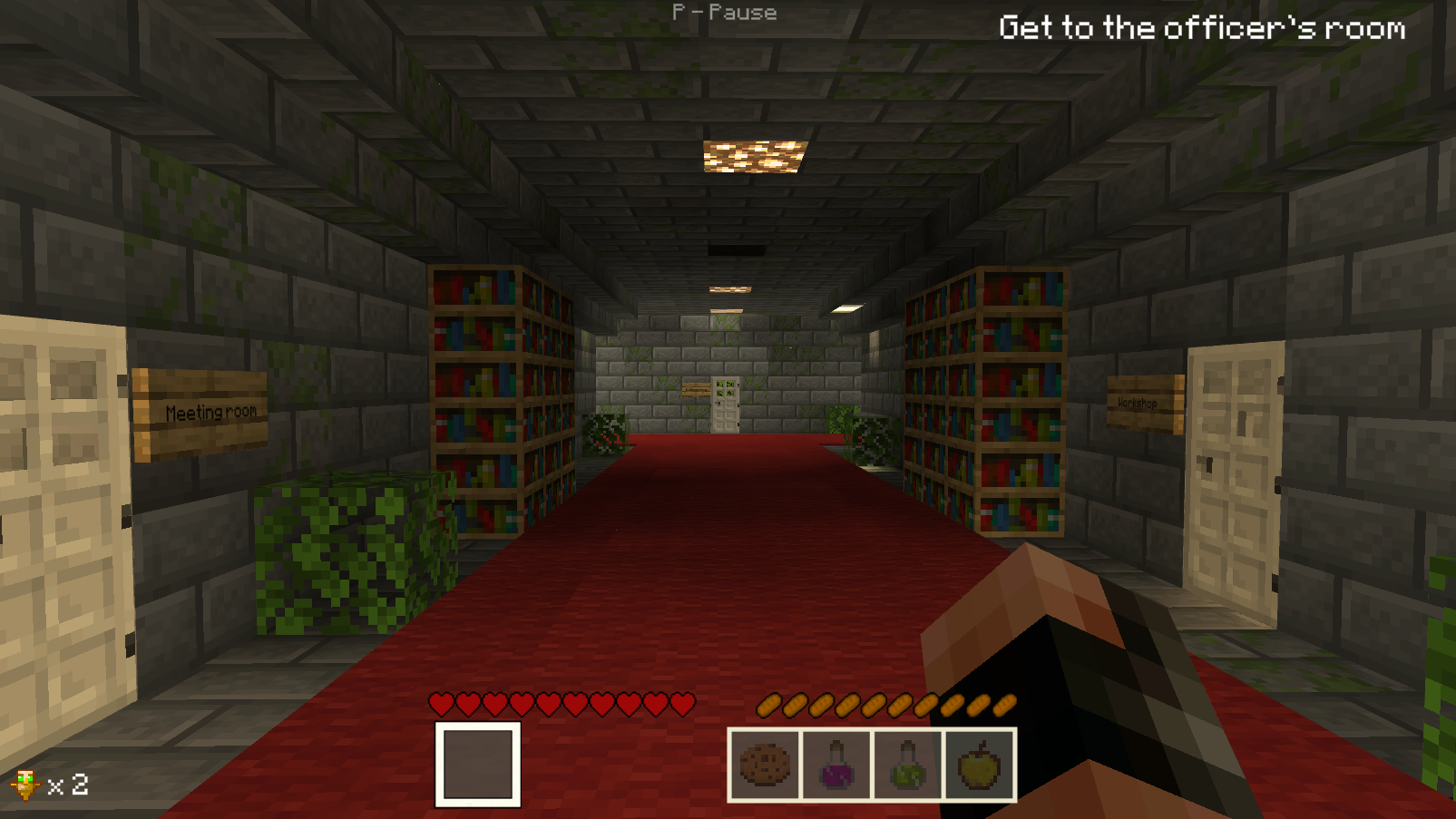Screen dimensions: 1456x819
Task: Select the golden apple in the hotbar
Action: (977, 767)
